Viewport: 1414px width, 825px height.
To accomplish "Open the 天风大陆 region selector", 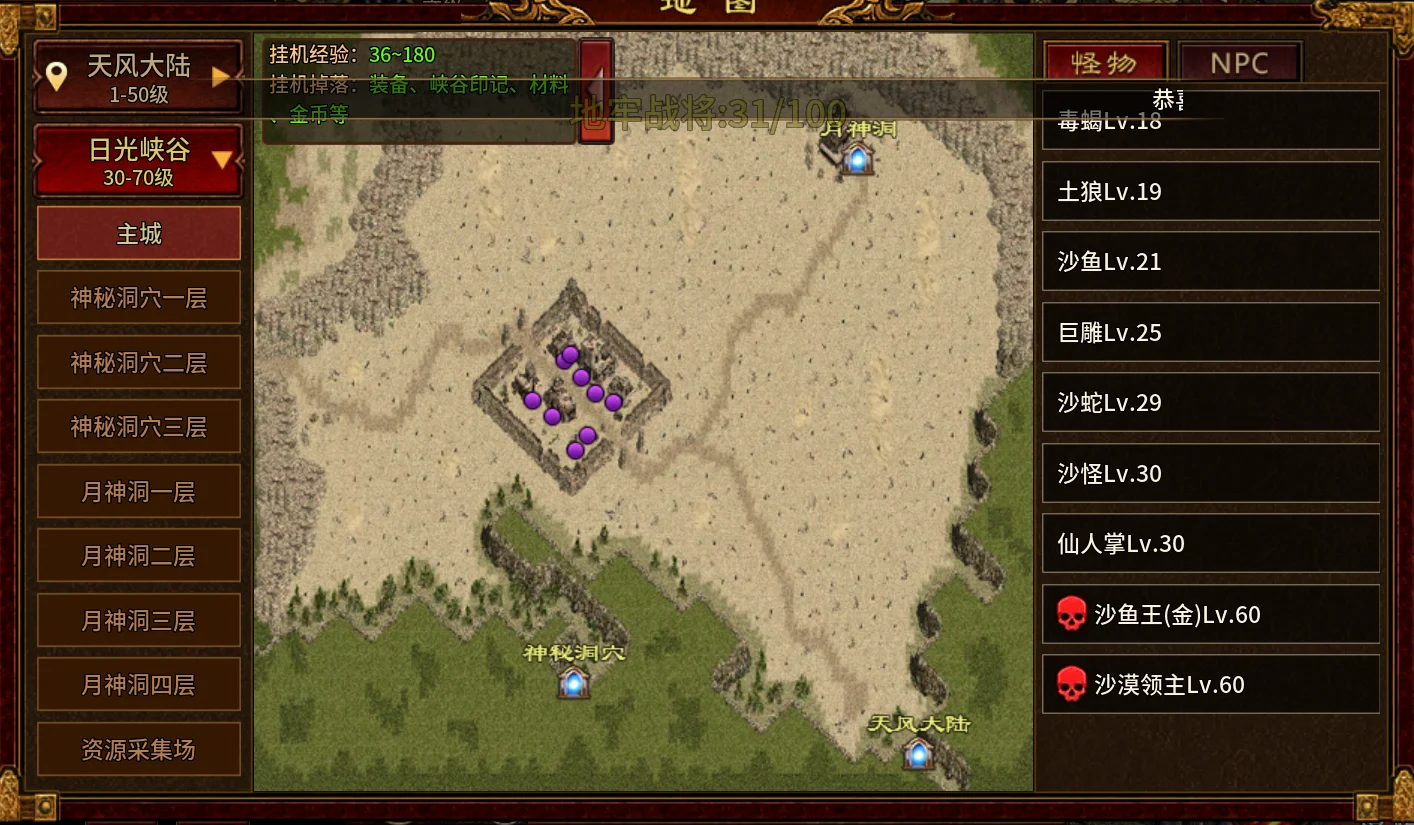I will (138, 76).
